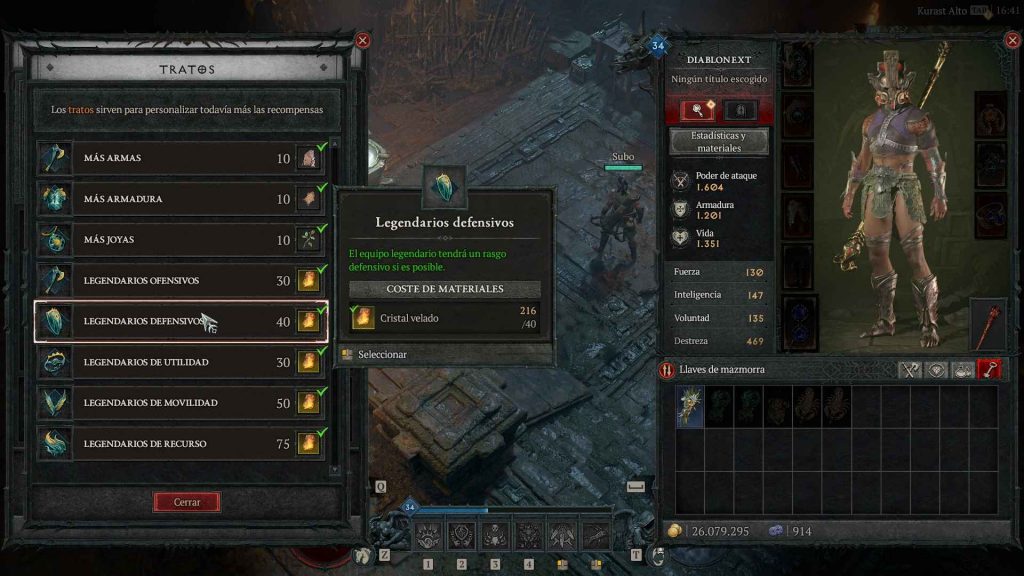The height and width of the screenshot is (576, 1024).
Task: Click the Cerrar button
Action: point(187,502)
